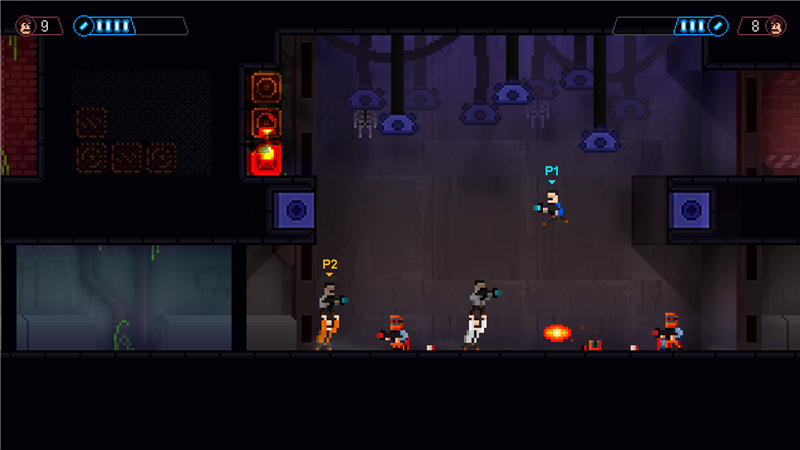Click the face portrait beside the 9 counter
Image resolution: width=800 pixels, height=450 pixels.
(25, 26)
